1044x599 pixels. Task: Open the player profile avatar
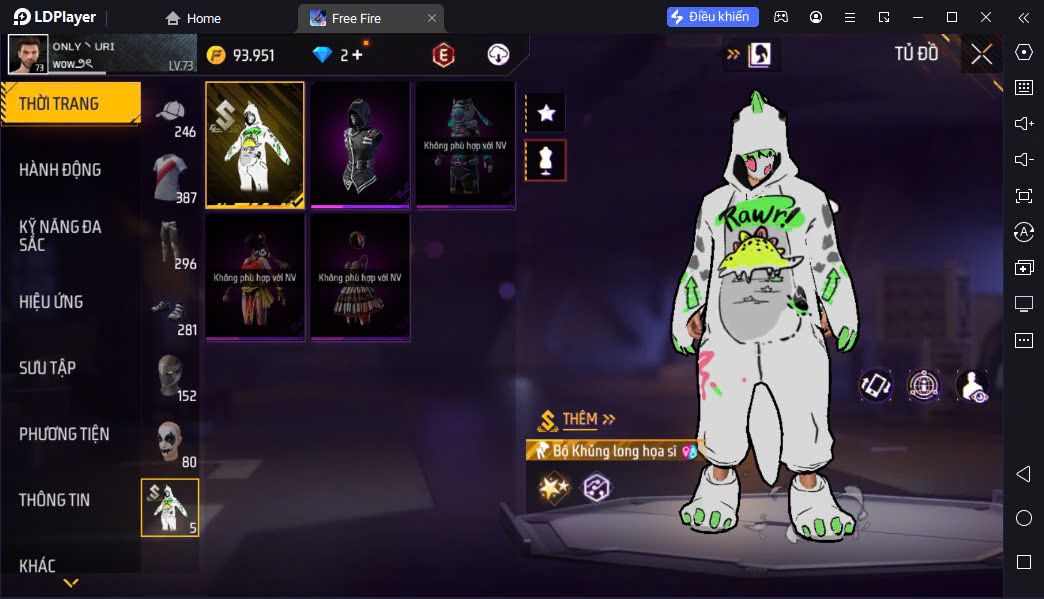pyautogui.click(x=27, y=55)
